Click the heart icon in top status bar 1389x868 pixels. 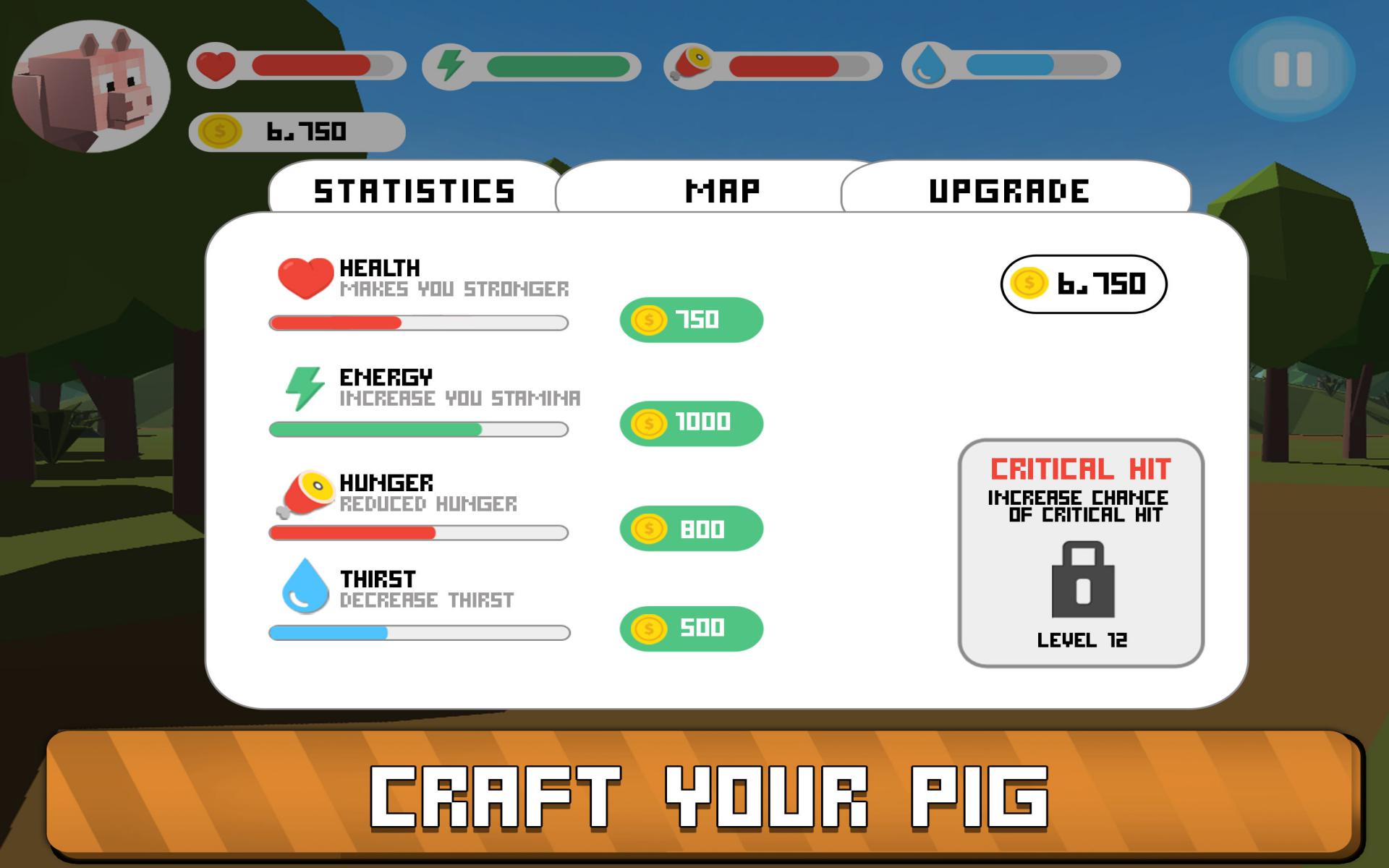click(x=217, y=65)
